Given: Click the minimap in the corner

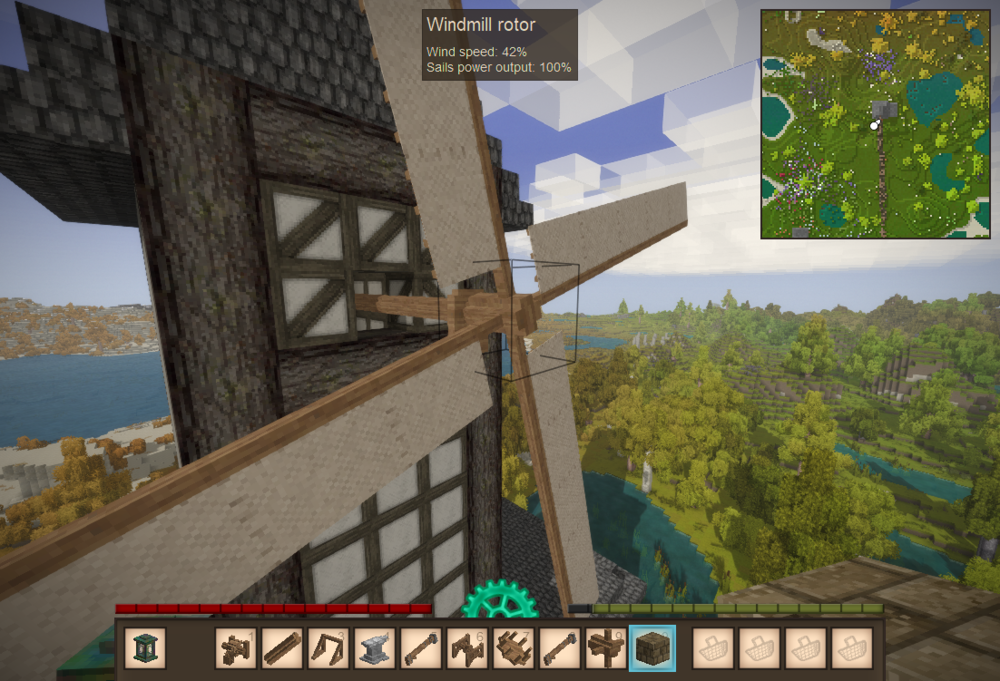Looking at the screenshot, I should 875,124.
